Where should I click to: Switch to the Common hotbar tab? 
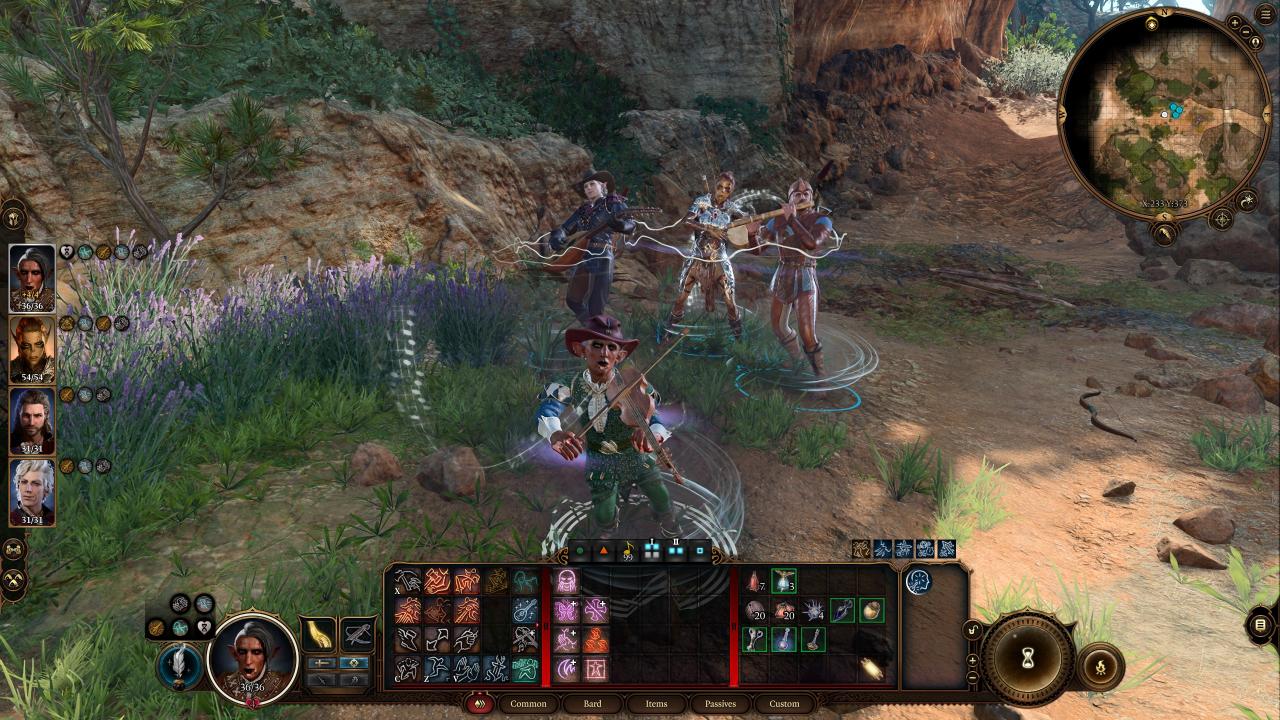pos(528,704)
